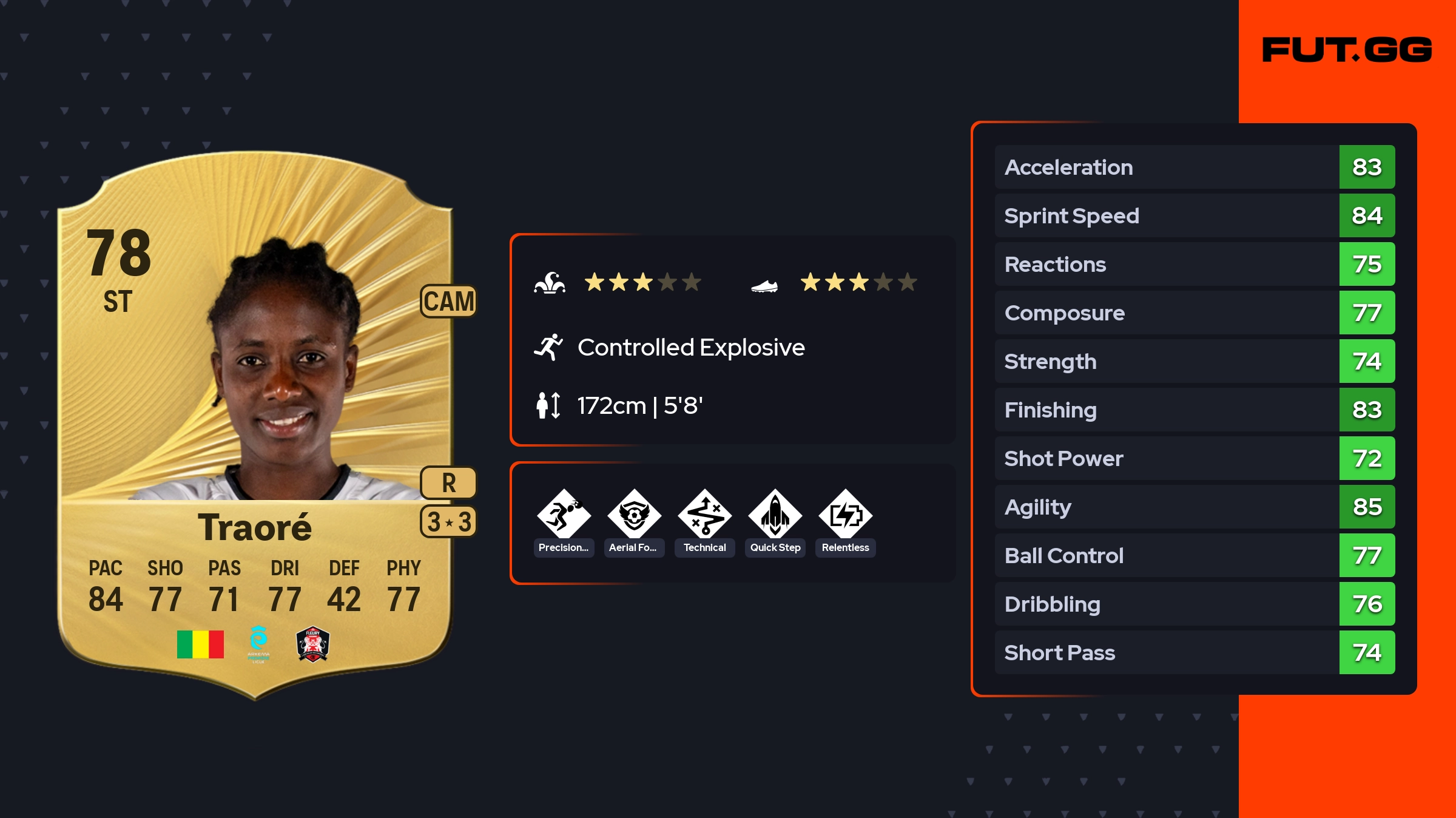Image resolution: width=1456 pixels, height=818 pixels.
Task: Click the Precision playstyle icon
Action: point(564,516)
